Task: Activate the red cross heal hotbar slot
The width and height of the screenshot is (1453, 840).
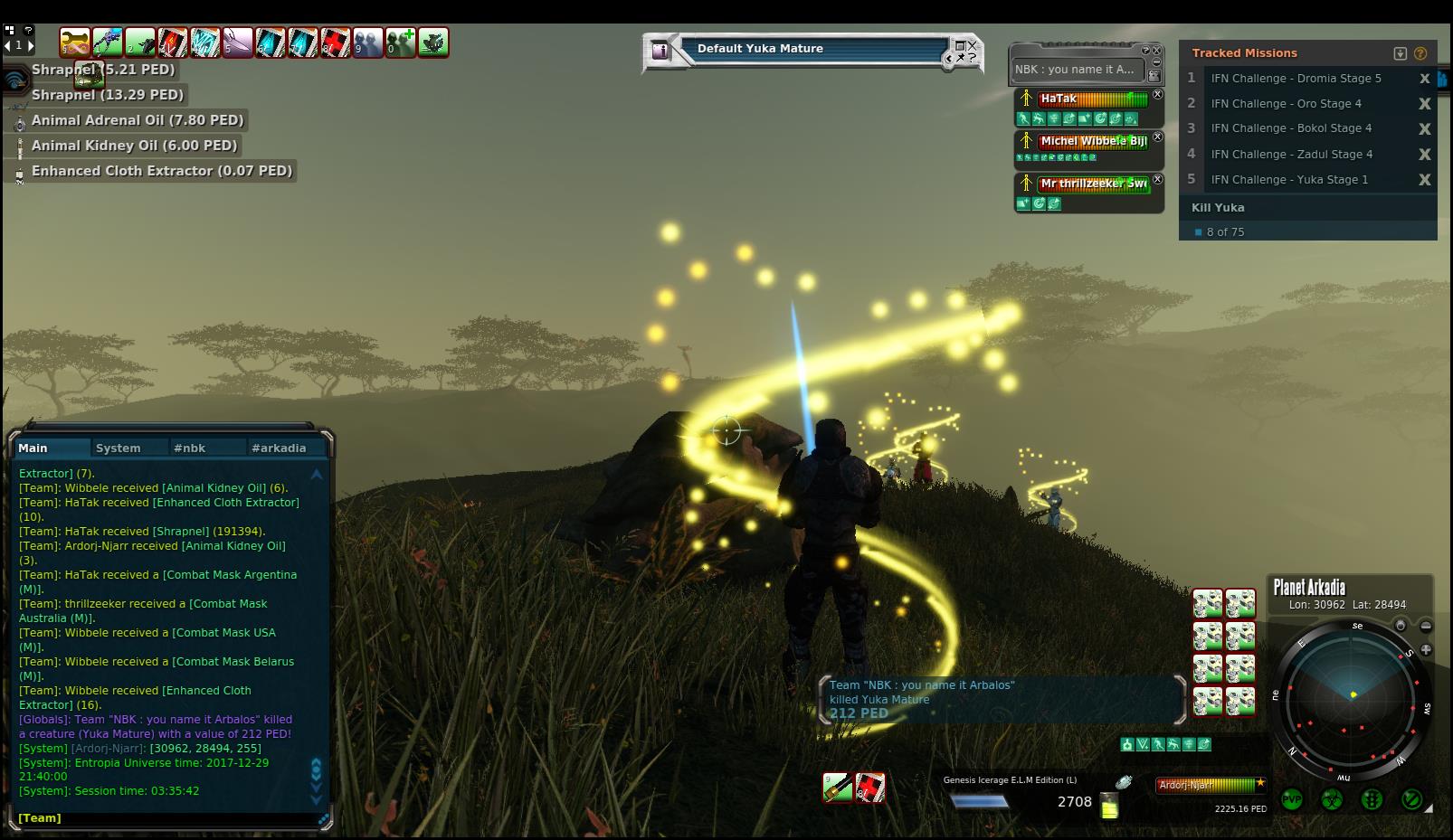Action: [335, 42]
